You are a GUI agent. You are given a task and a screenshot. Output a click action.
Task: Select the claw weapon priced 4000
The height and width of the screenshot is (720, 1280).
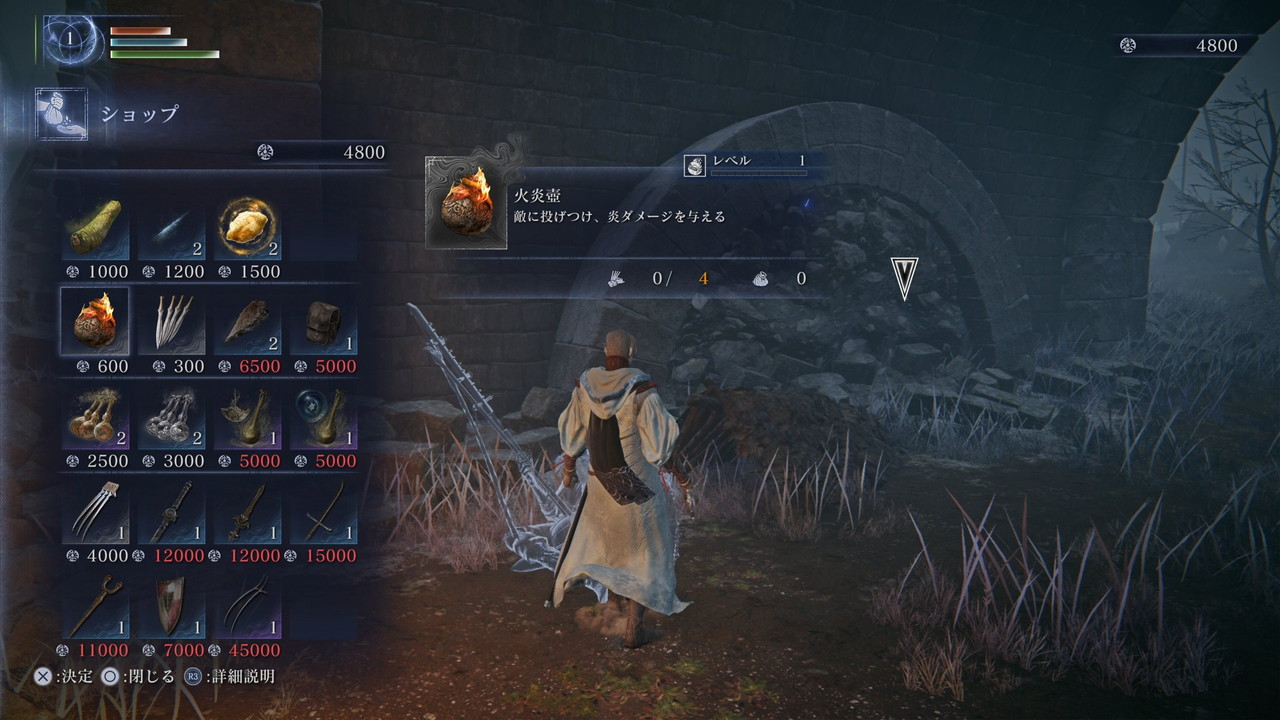(95, 512)
